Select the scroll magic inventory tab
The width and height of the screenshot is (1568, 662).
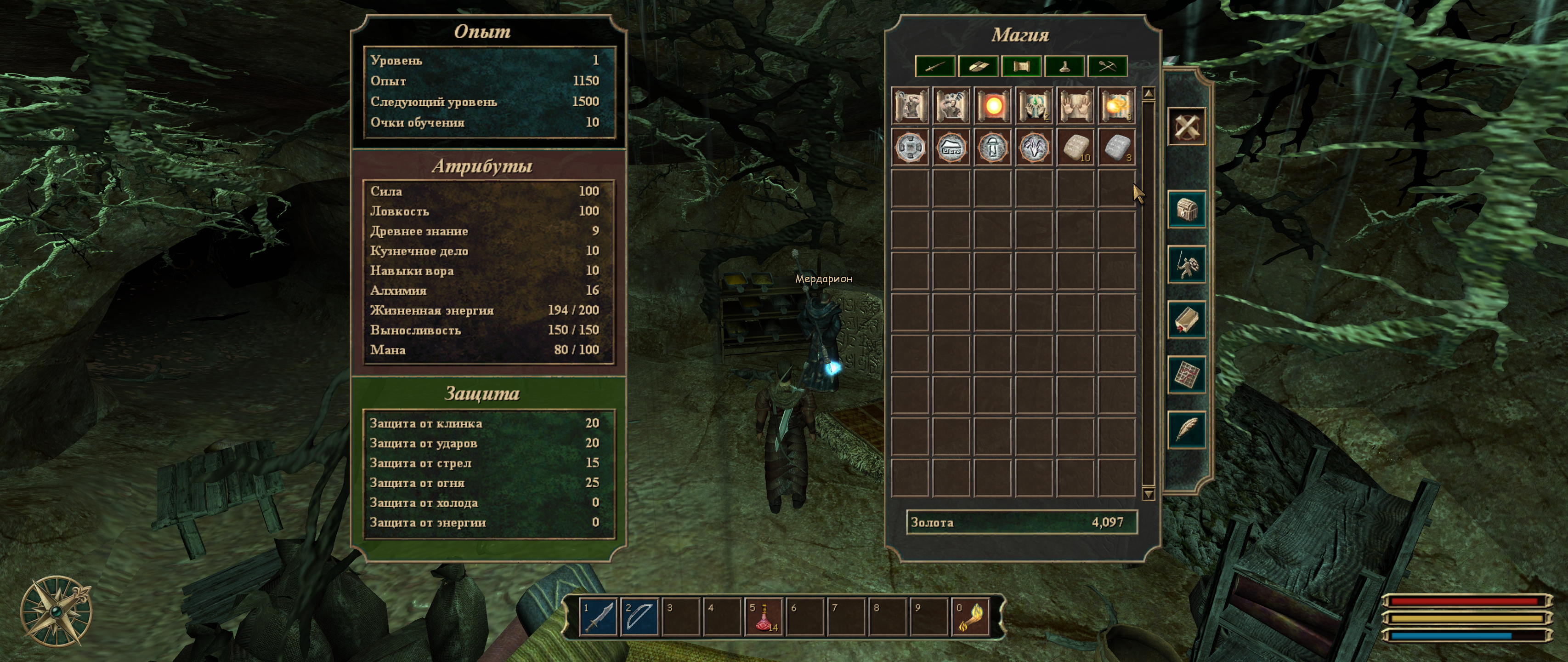point(1021,66)
